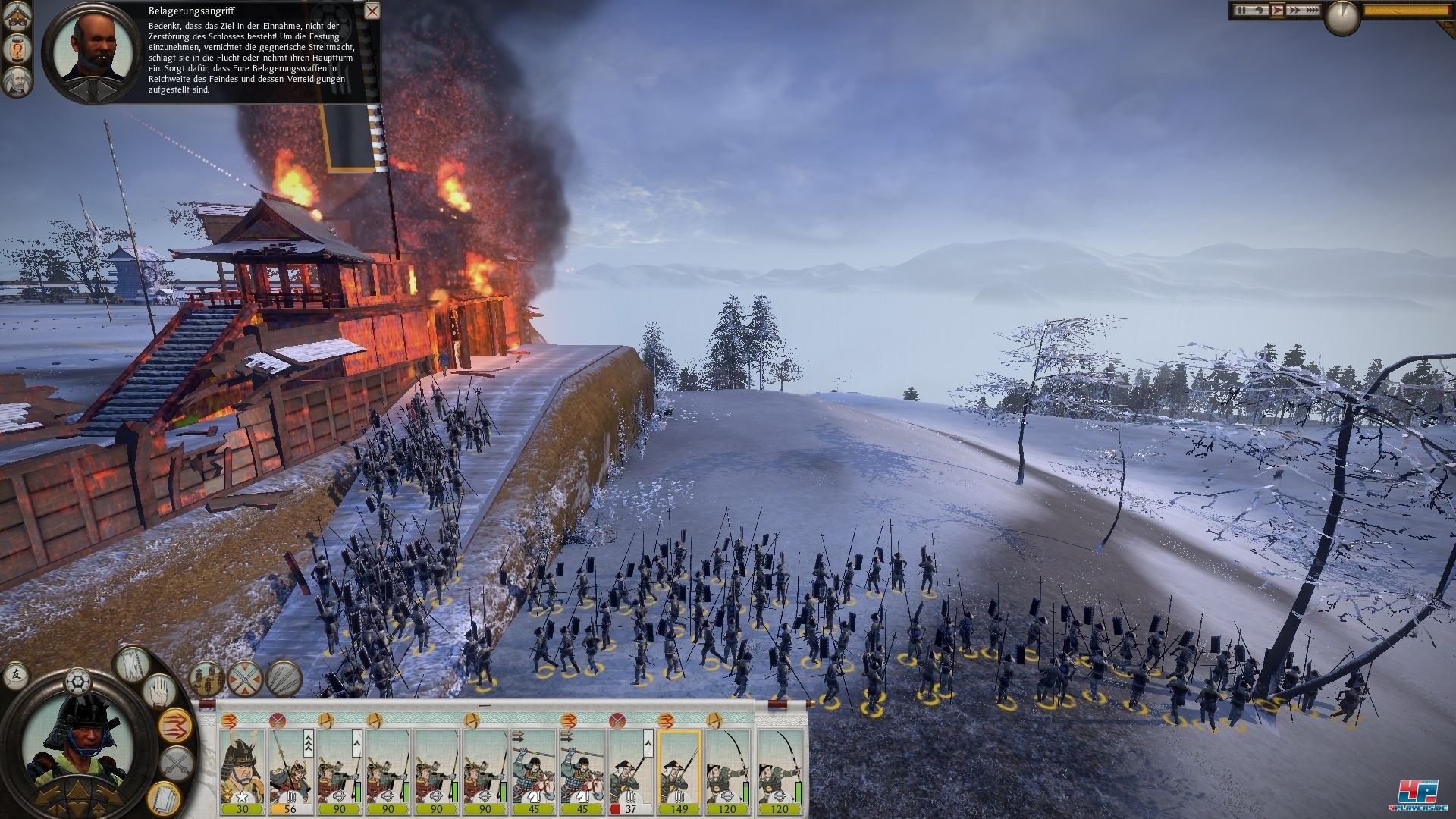Activate the raised hand halt order
Image resolution: width=1456 pixels, height=819 pixels.
158,693
